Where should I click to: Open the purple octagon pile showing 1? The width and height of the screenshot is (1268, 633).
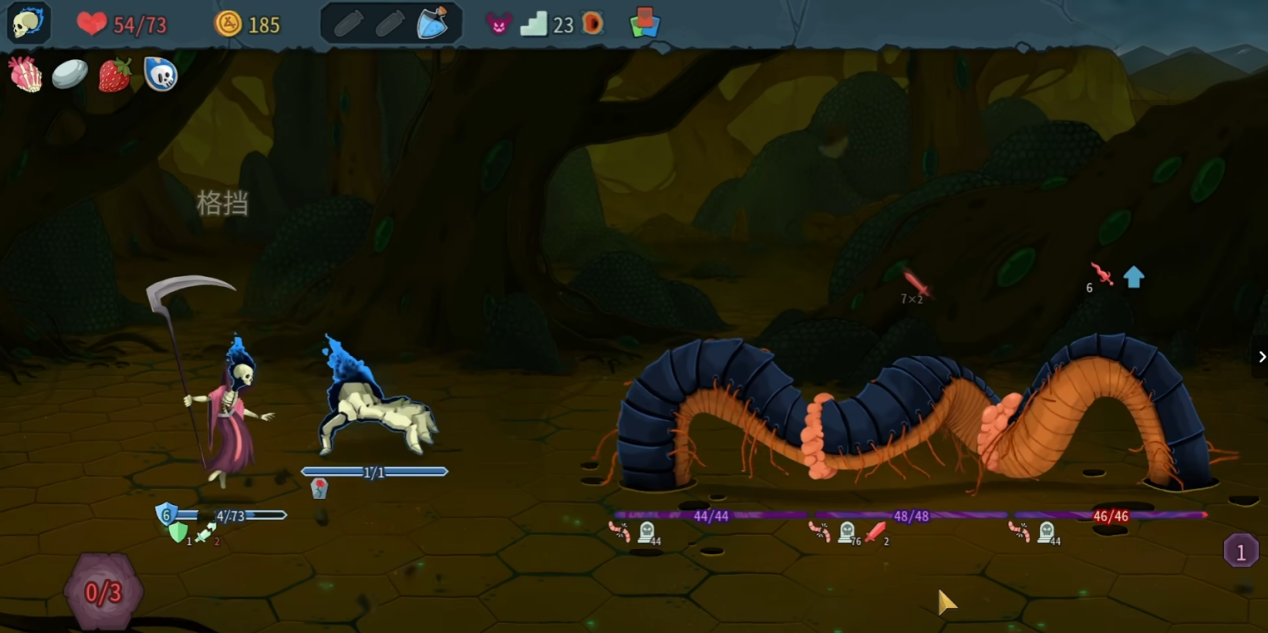[1241, 551]
